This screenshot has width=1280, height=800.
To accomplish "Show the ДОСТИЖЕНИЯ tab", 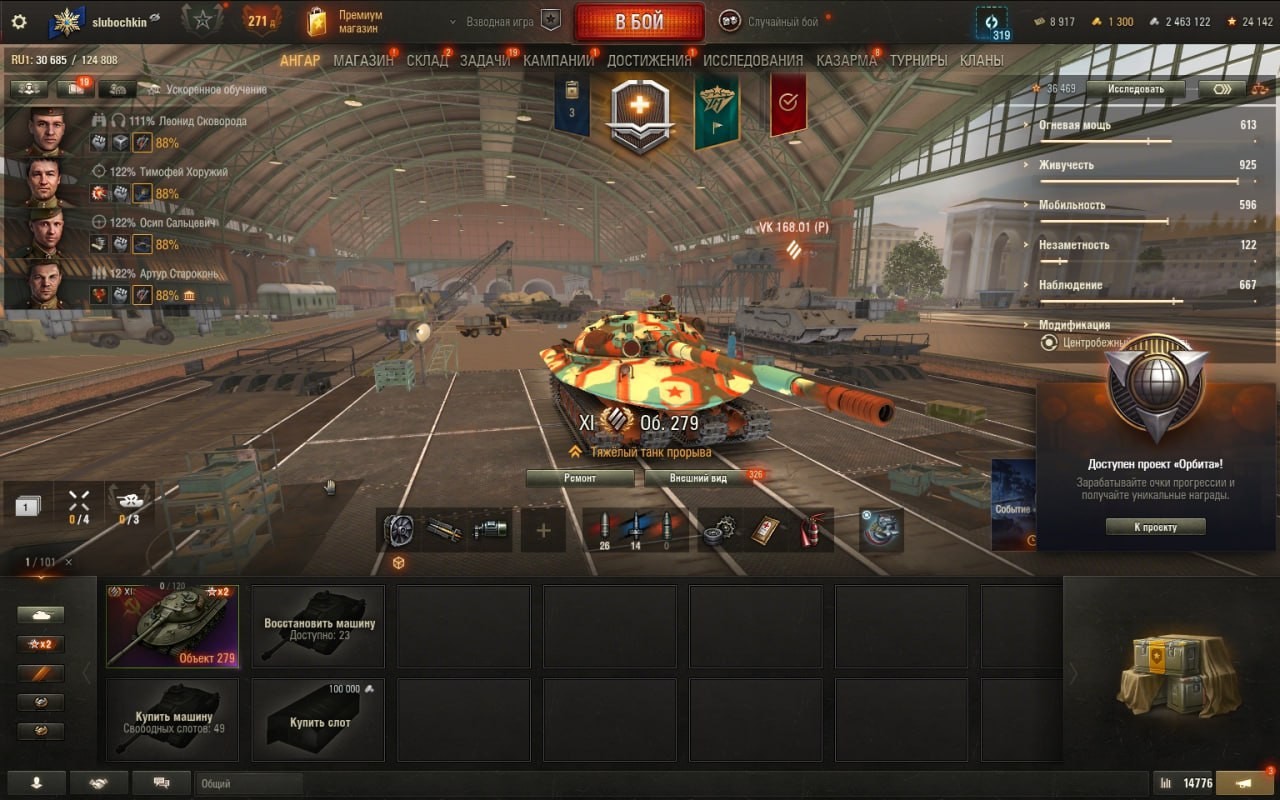I will (x=649, y=60).
